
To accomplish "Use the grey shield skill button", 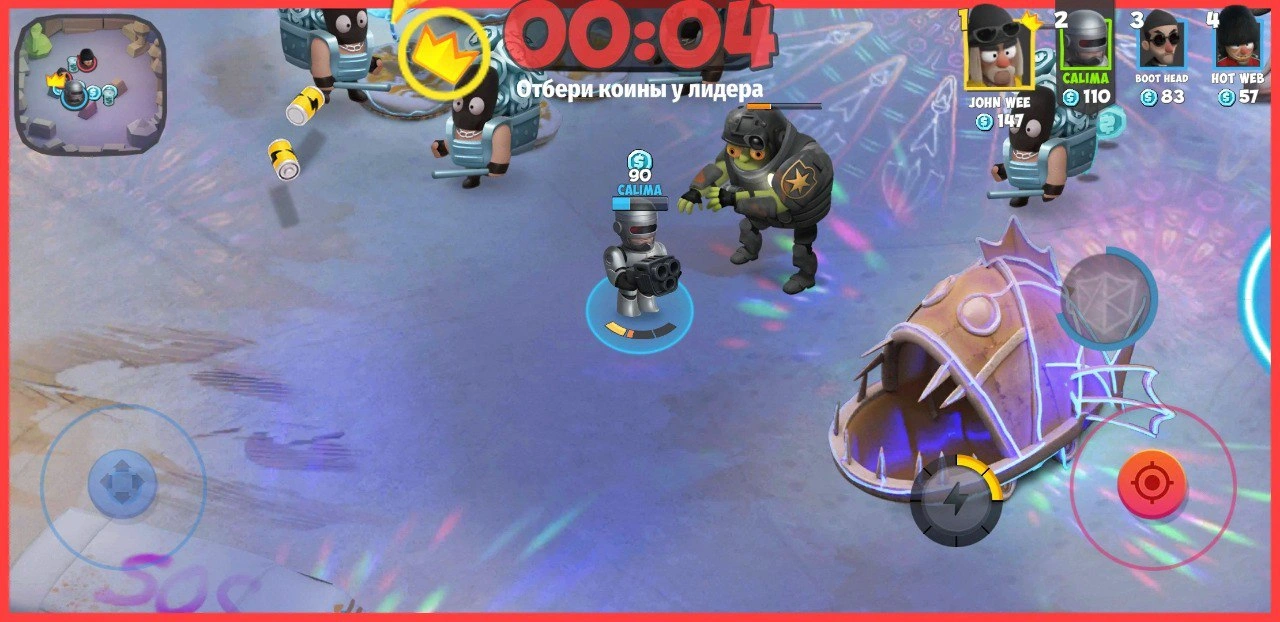I will coord(1103,298).
